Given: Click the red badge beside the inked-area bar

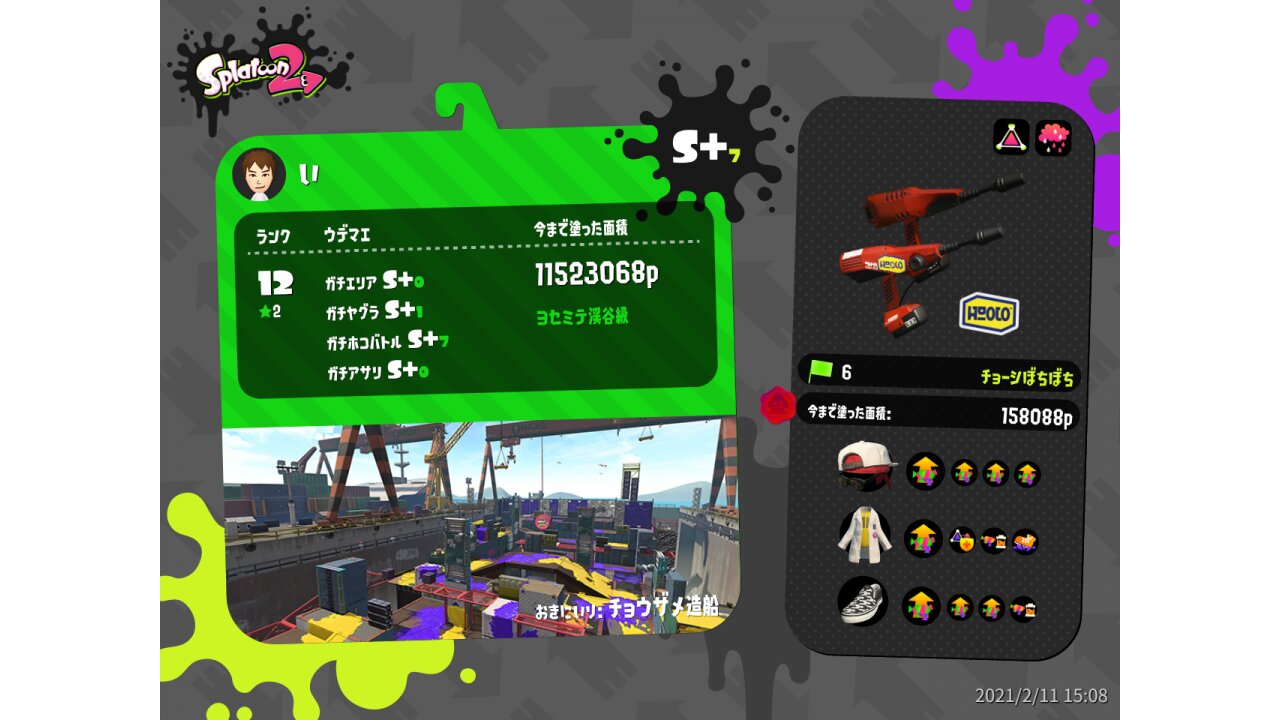Looking at the screenshot, I should point(777,405).
